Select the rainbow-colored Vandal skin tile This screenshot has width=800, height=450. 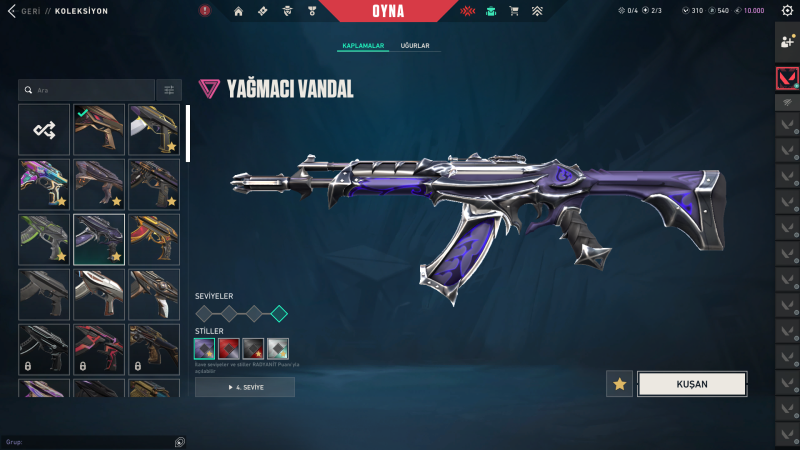coord(44,183)
